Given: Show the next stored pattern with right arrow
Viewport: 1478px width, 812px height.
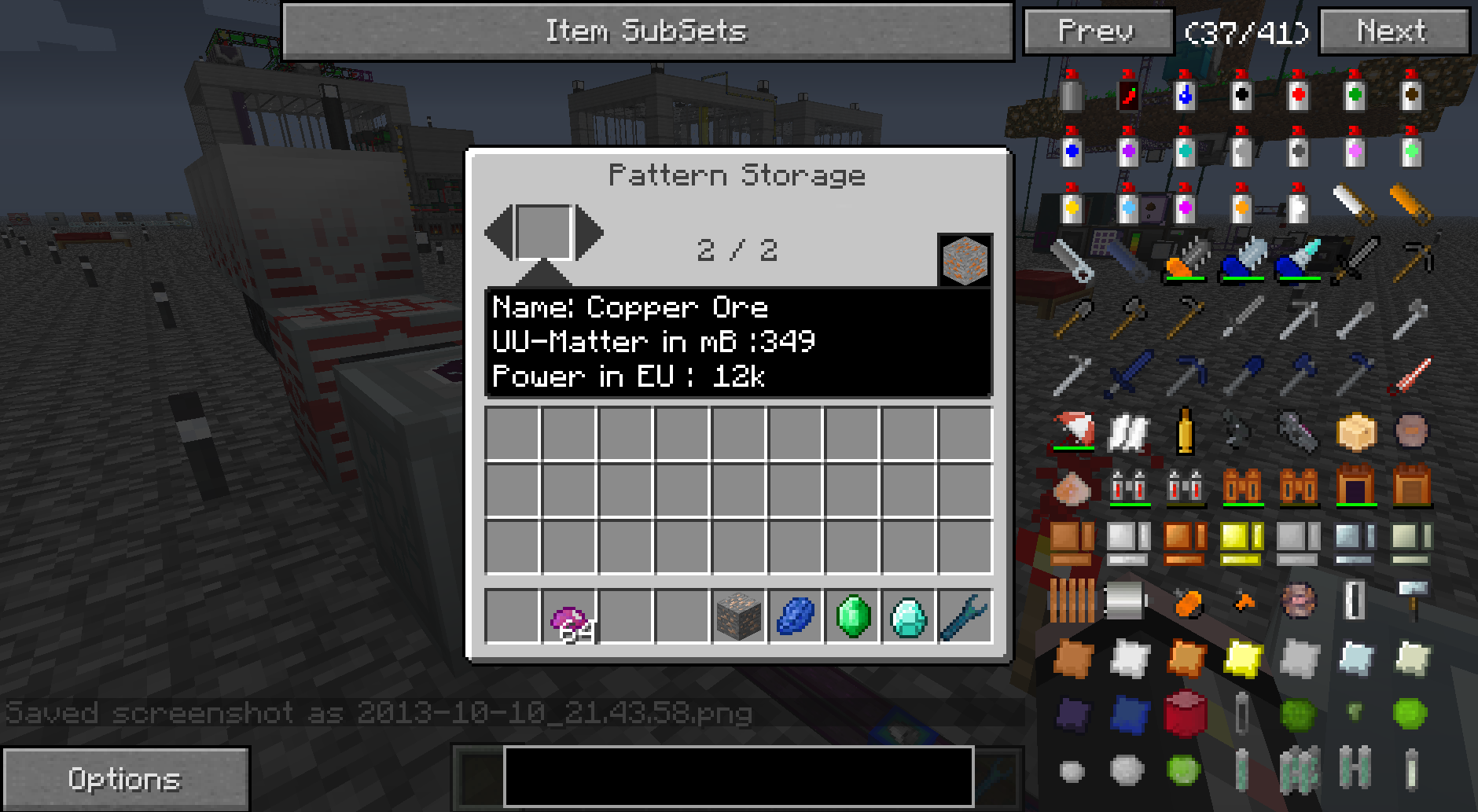Looking at the screenshot, I should [590, 232].
